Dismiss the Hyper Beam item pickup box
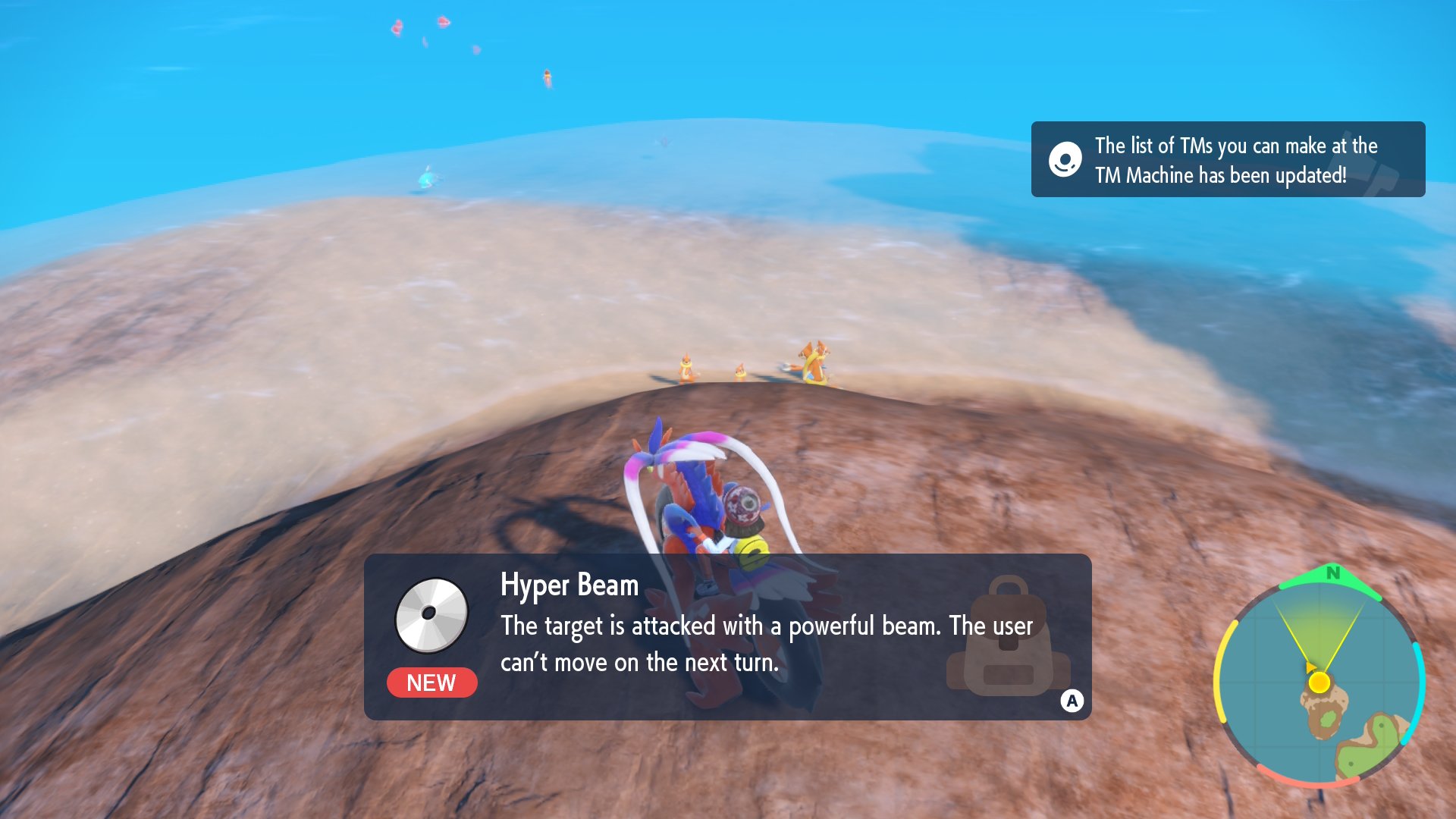 point(1072,701)
